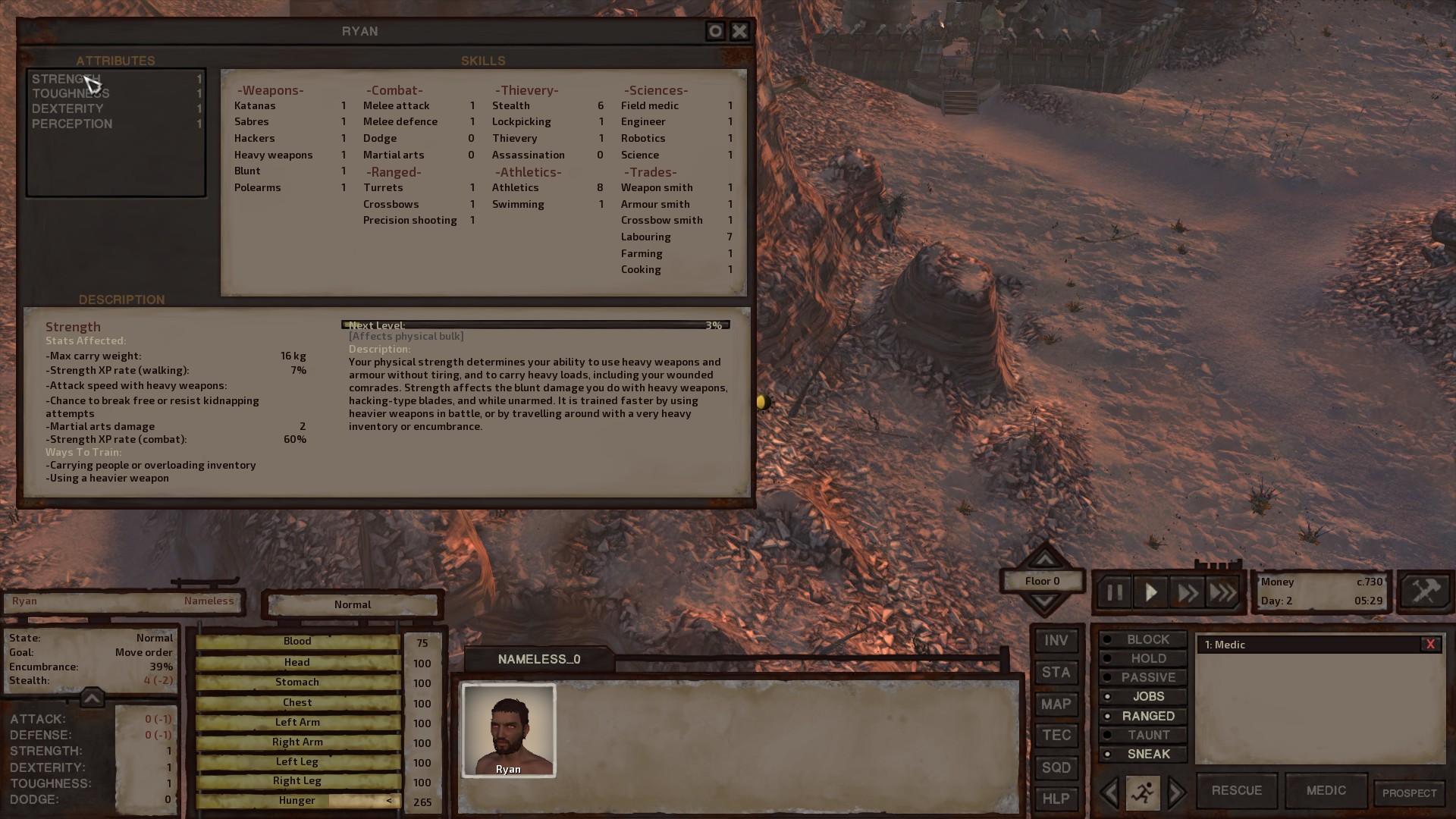Switch to the Nameless tab

tap(209, 601)
